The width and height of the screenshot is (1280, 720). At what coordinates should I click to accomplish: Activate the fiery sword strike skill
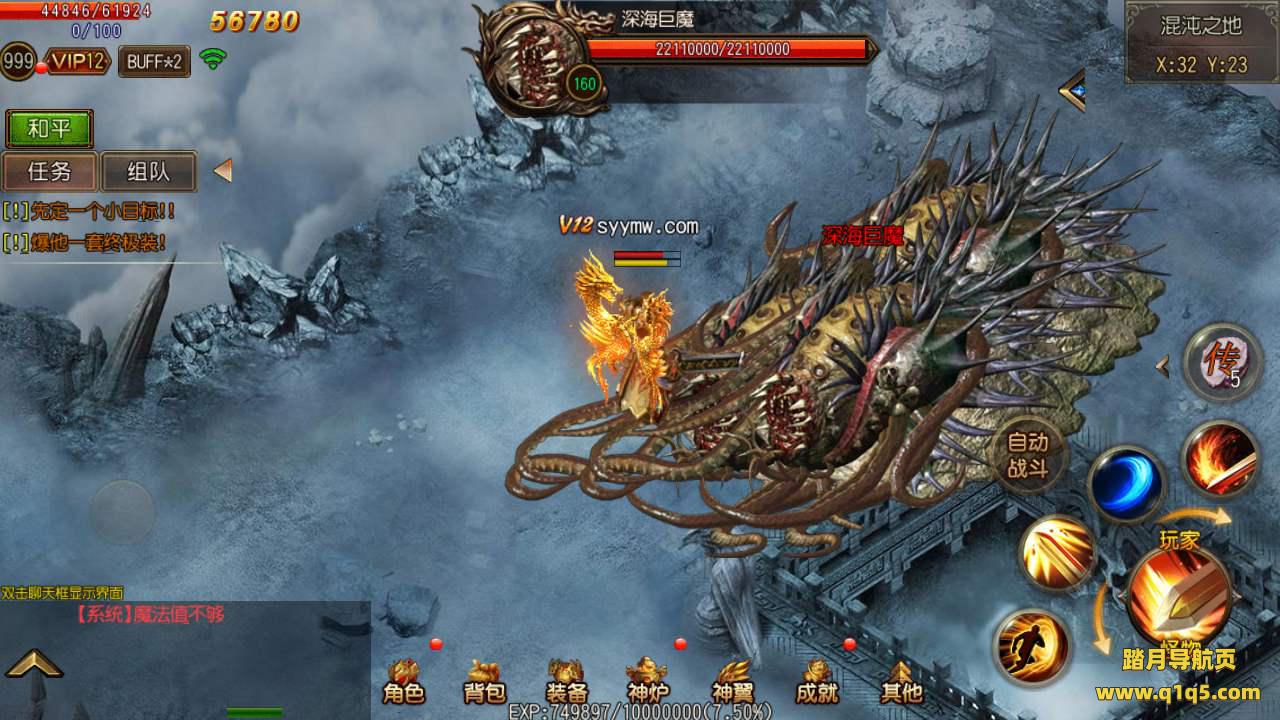[1220, 459]
